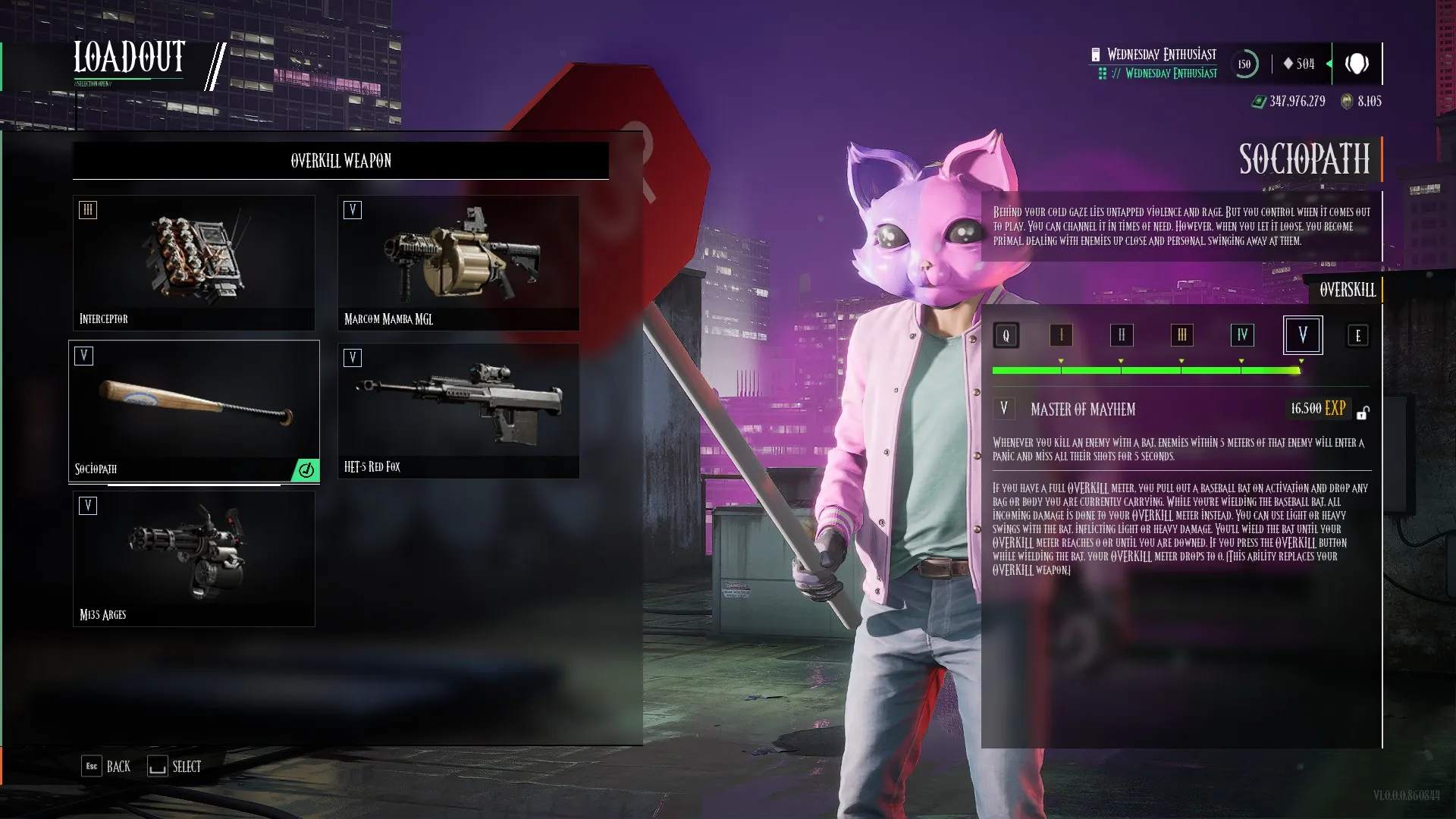Click the Master of Mayhem unlock padlock
The width and height of the screenshot is (1456, 819).
1363,413
